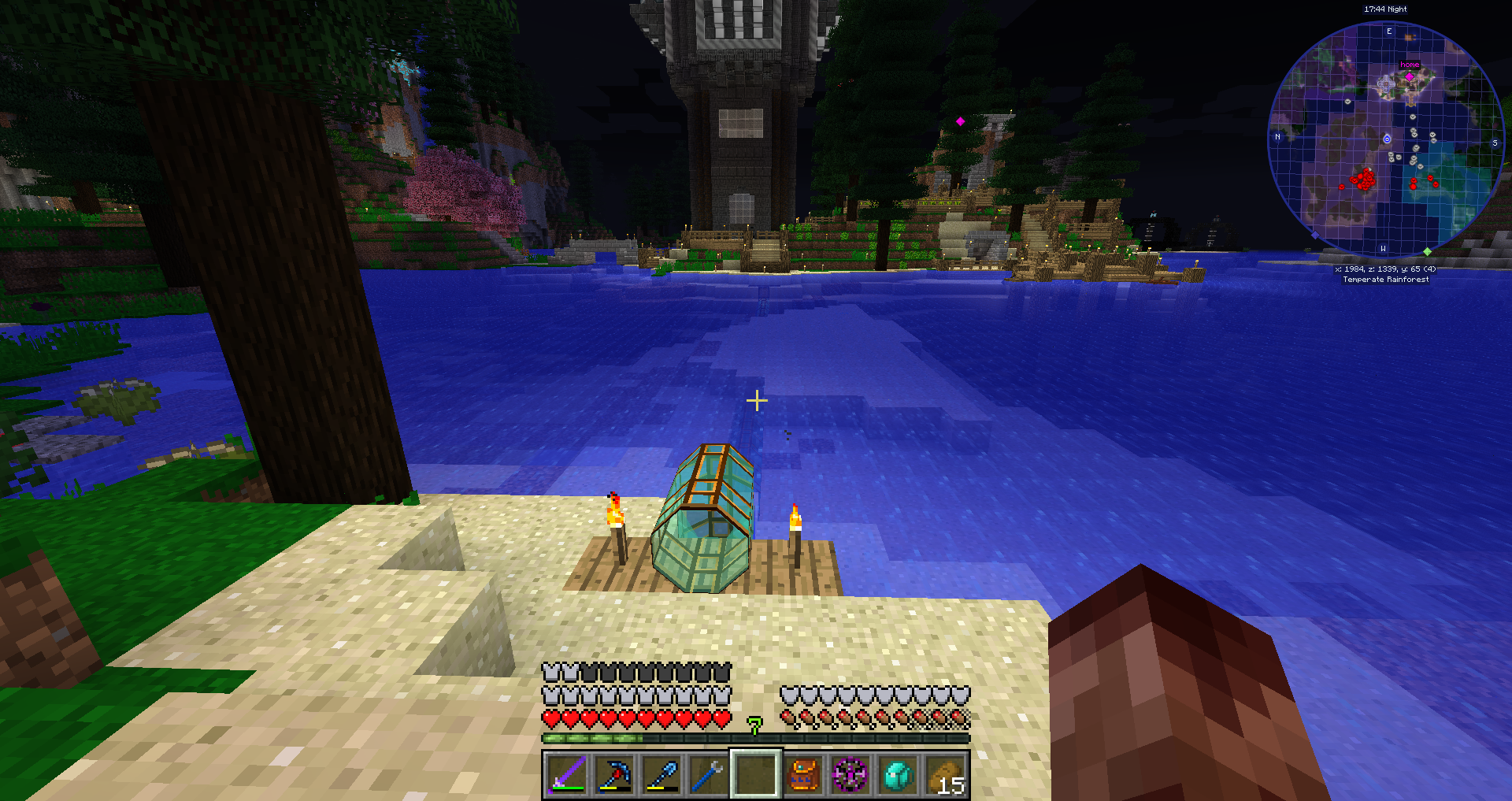
Task: Select the bread stack of 15
Action: point(945,775)
